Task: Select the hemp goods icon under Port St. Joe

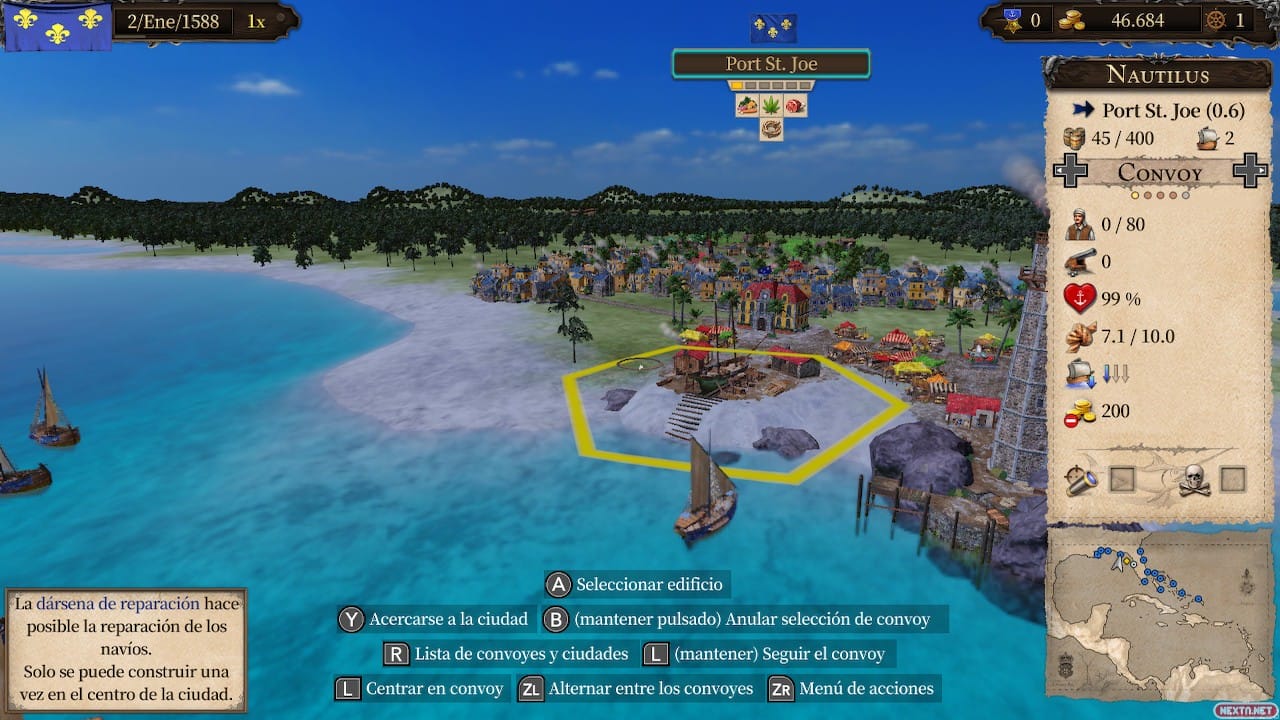Action: (x=771, y=106)
